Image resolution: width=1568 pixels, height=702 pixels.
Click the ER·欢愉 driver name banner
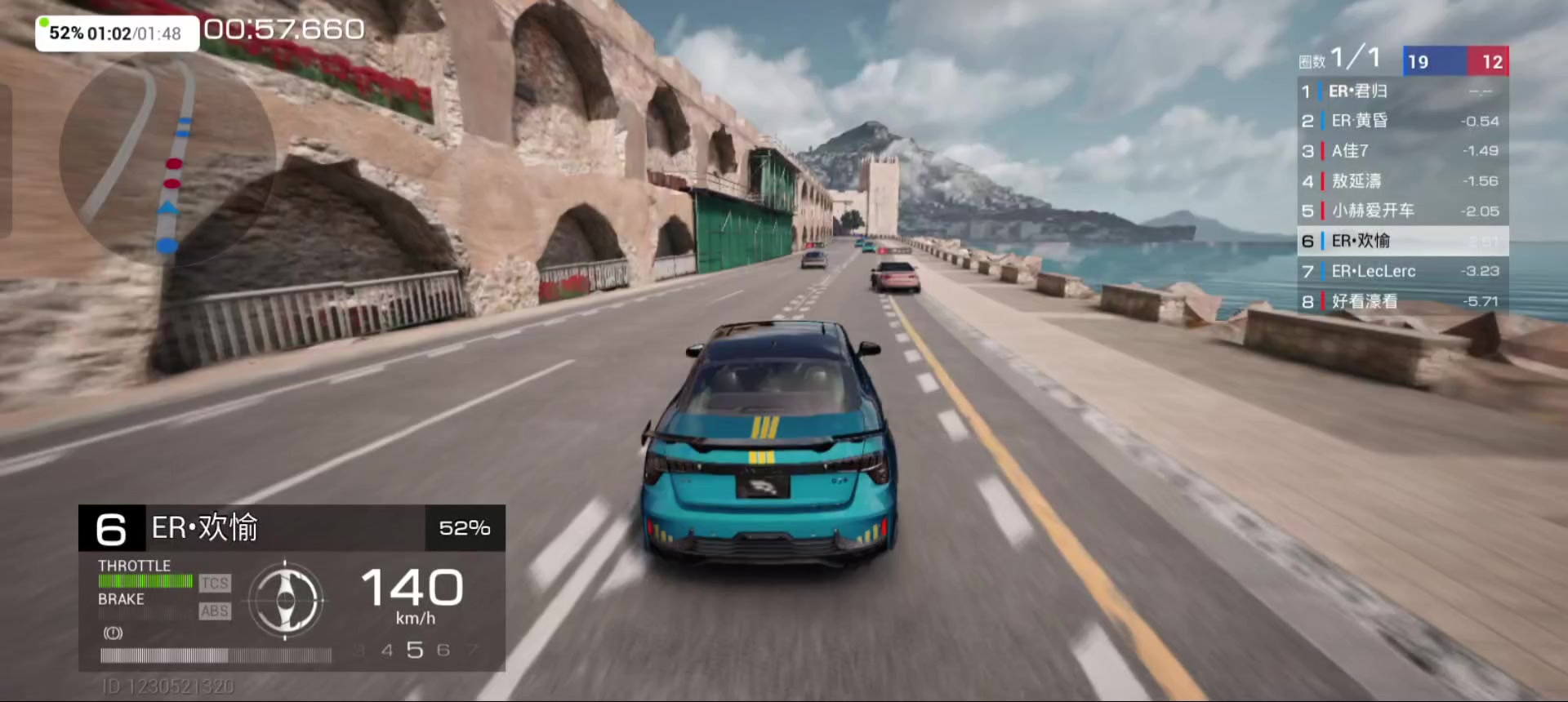[x=204, y=528]
